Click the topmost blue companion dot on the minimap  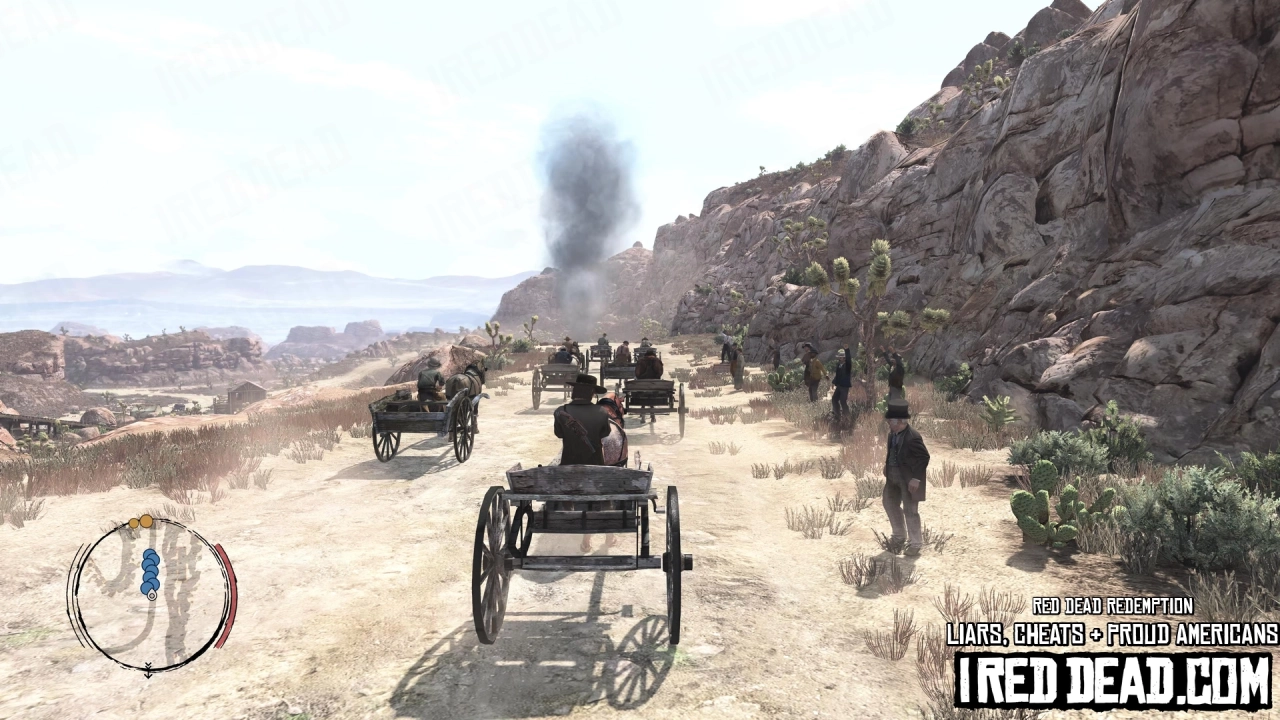coord(150,553)
